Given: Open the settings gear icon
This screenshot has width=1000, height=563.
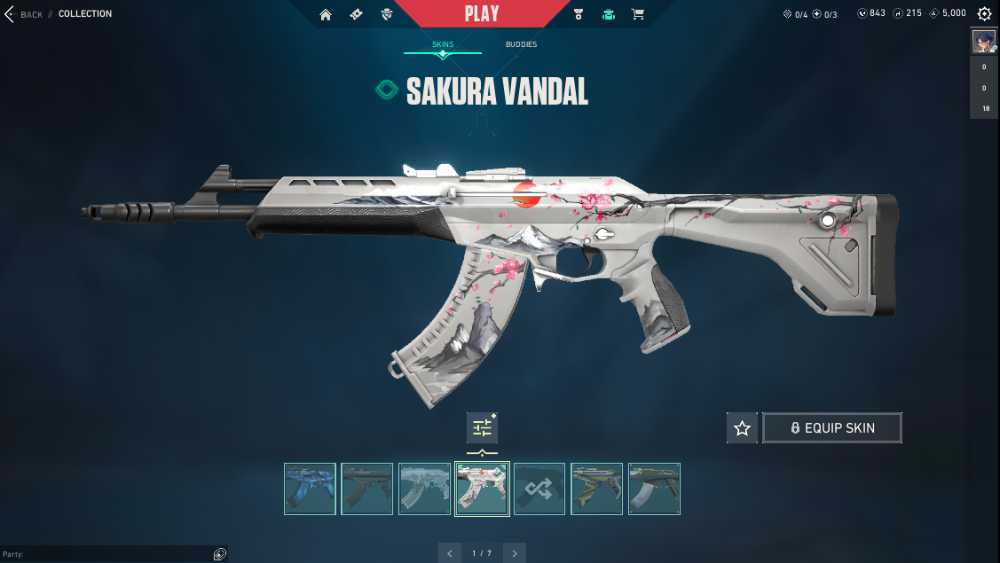Looking at the screenshot, I should 984,14.
